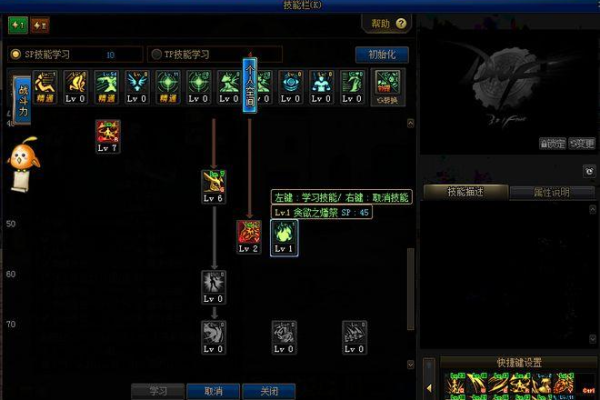Close the skill window via 关闭
Viewport: 600px width, 400px height.
[x=268, y=391]
